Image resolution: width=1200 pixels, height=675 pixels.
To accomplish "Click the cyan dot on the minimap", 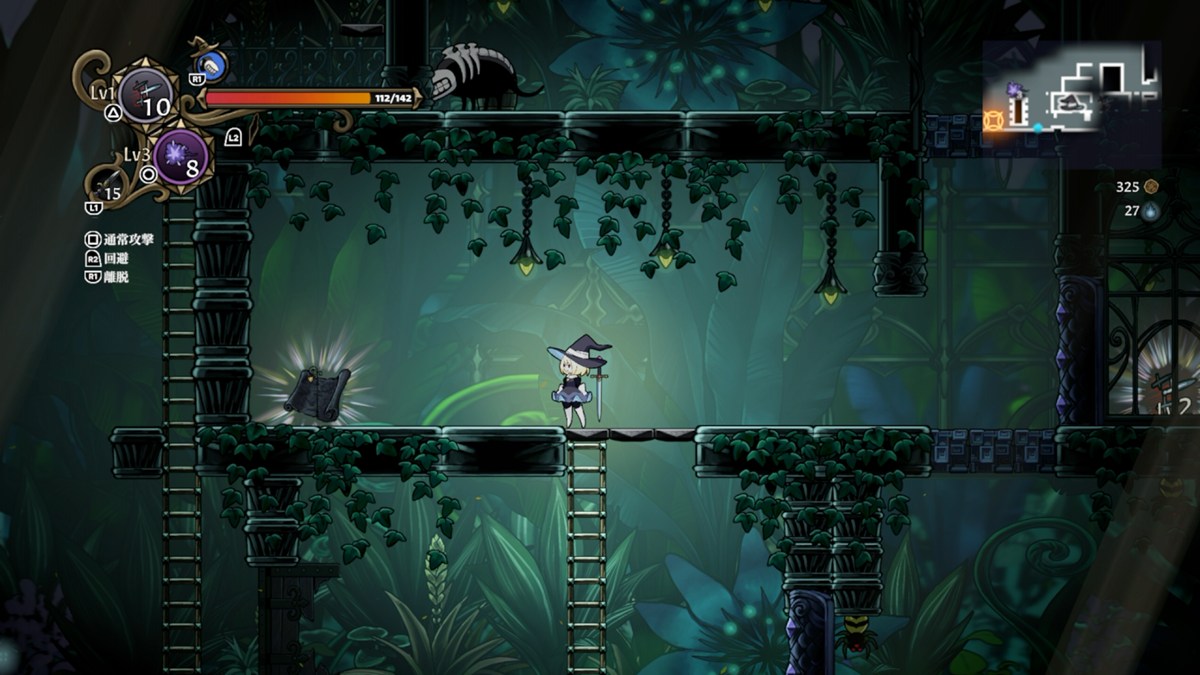I will click(x=1038, y=128).
